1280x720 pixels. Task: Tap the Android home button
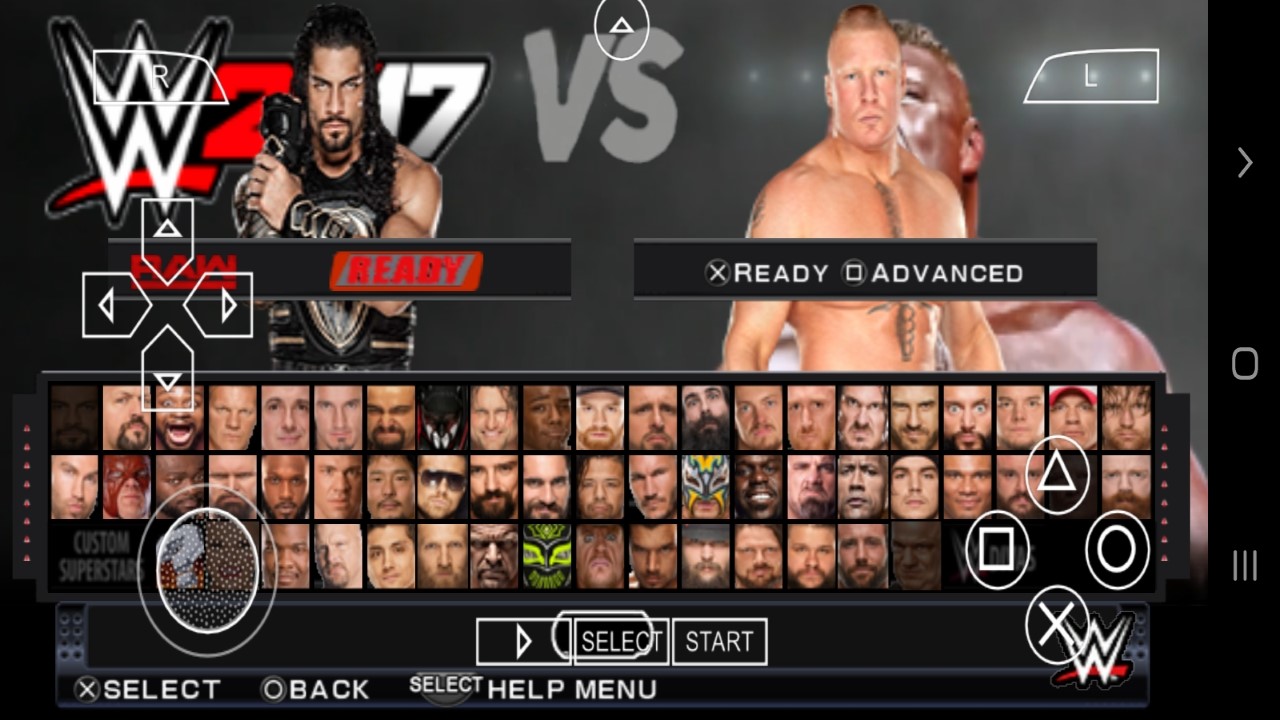pyautogui.click(x=1244, y=363)
